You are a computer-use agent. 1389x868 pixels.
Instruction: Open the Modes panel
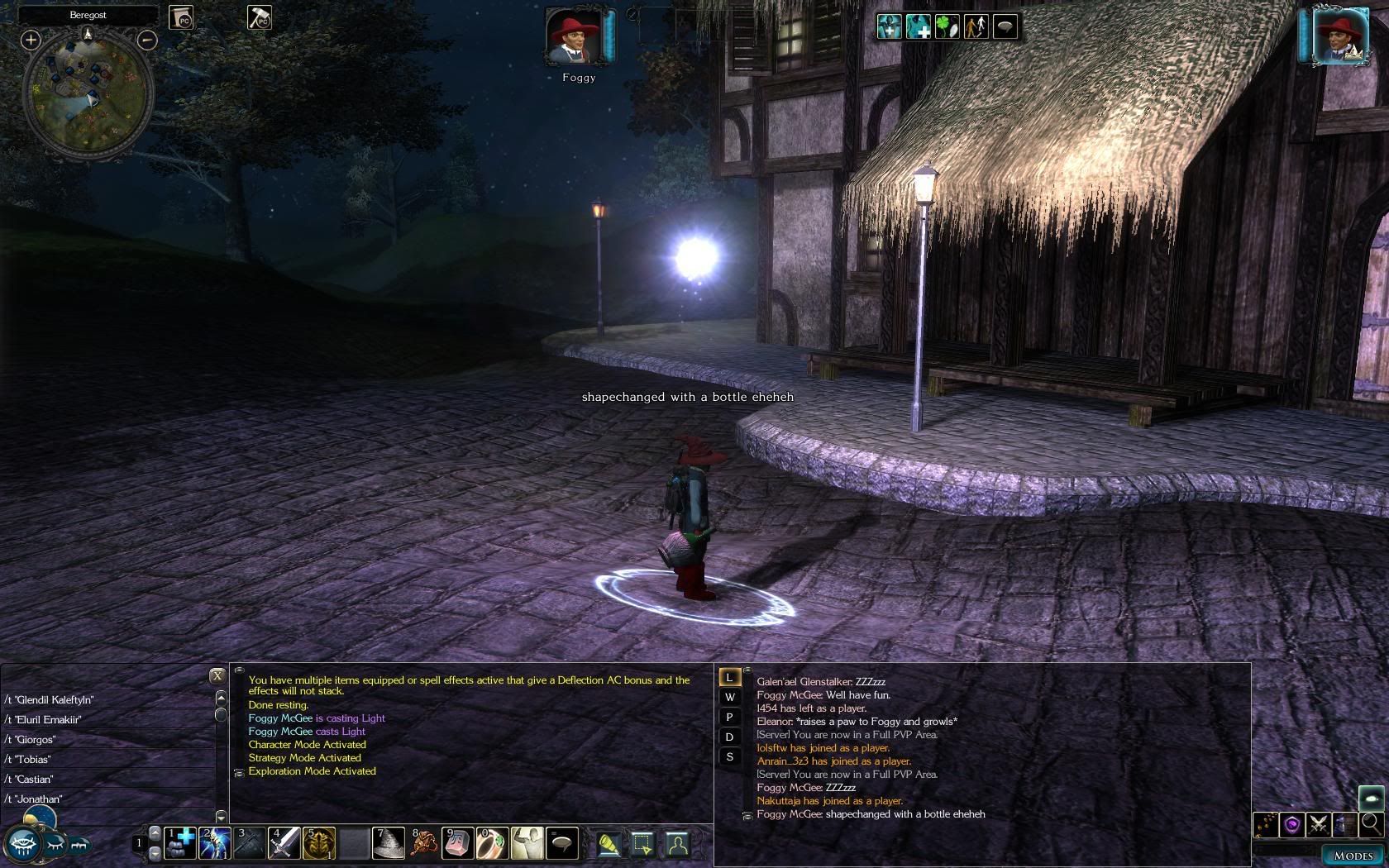pyautogui.click(x=1353, y=856)
